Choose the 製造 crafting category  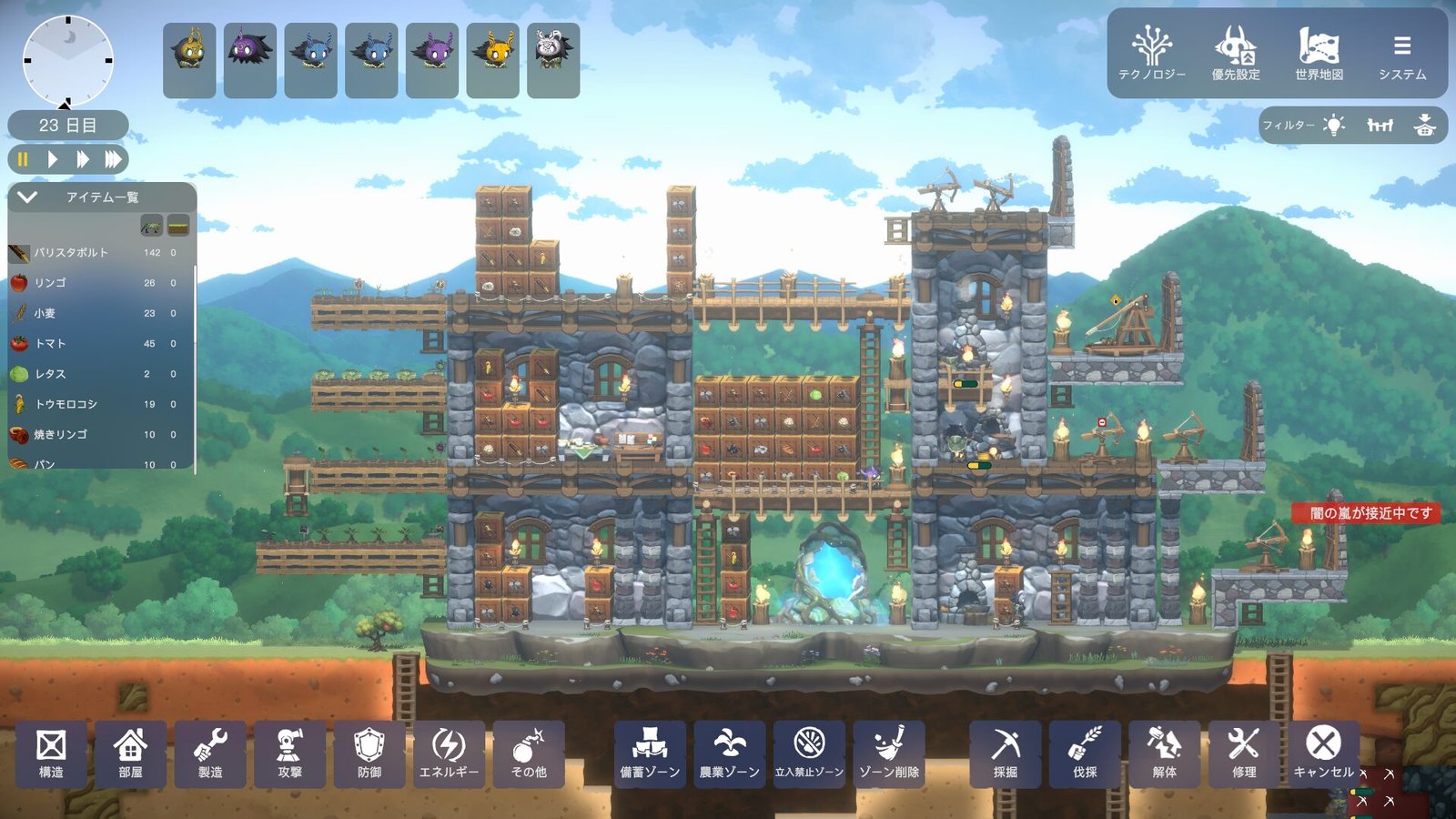[x=210, y=753]
